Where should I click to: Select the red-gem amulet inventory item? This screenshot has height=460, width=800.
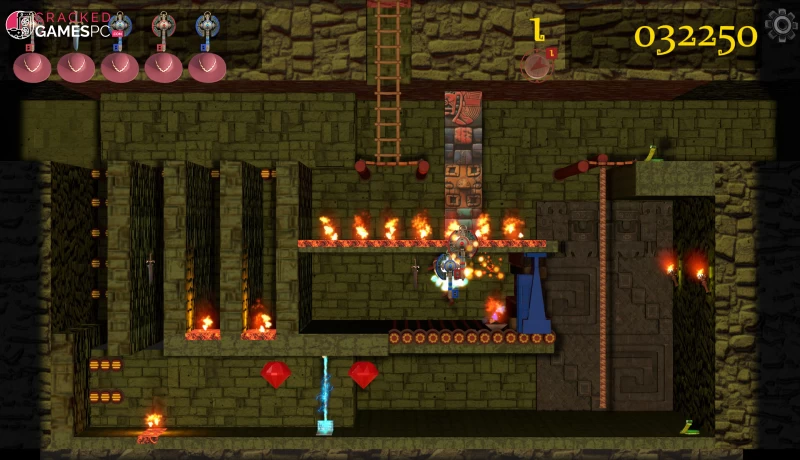click(163, 29)
